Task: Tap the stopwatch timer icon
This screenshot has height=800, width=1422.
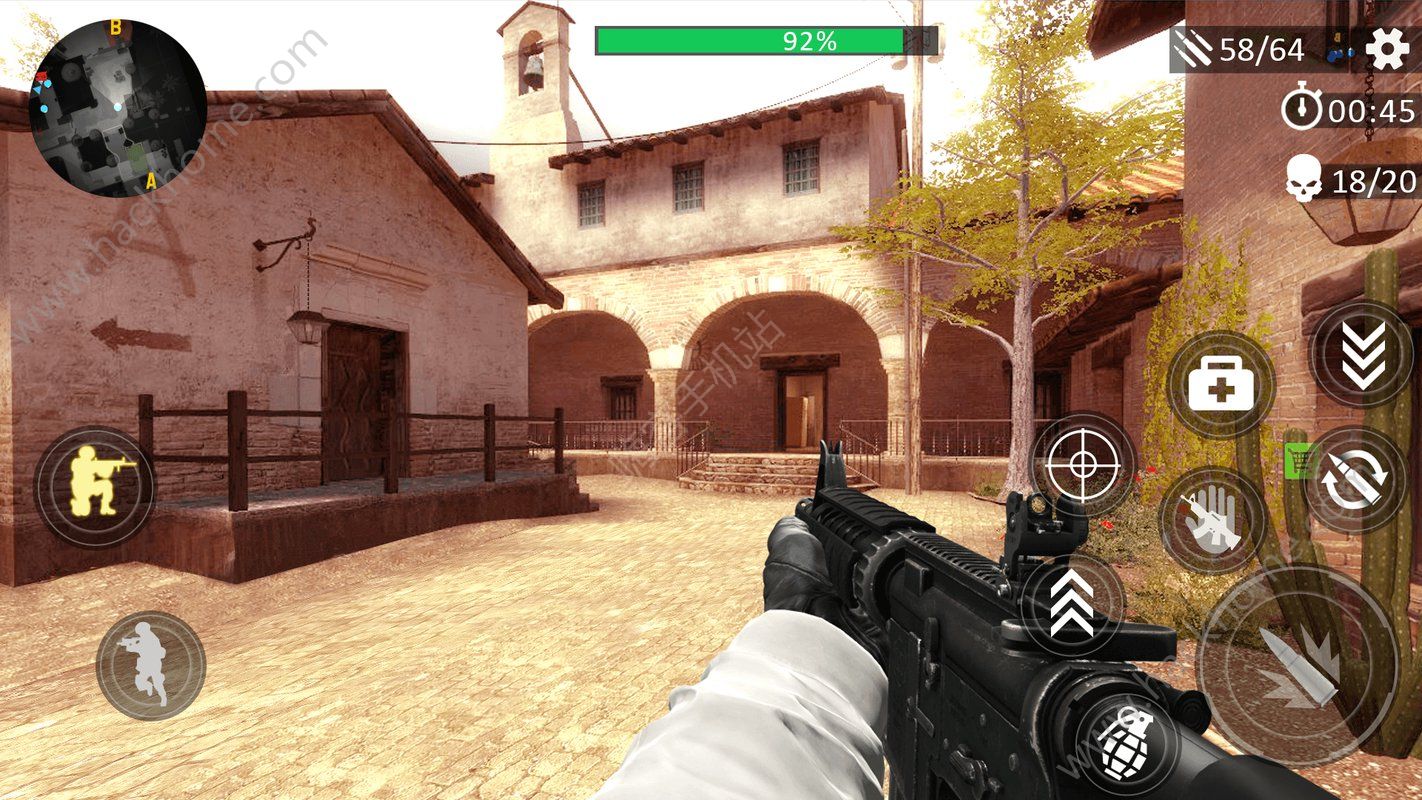Action: click(x=1301, y=110)
